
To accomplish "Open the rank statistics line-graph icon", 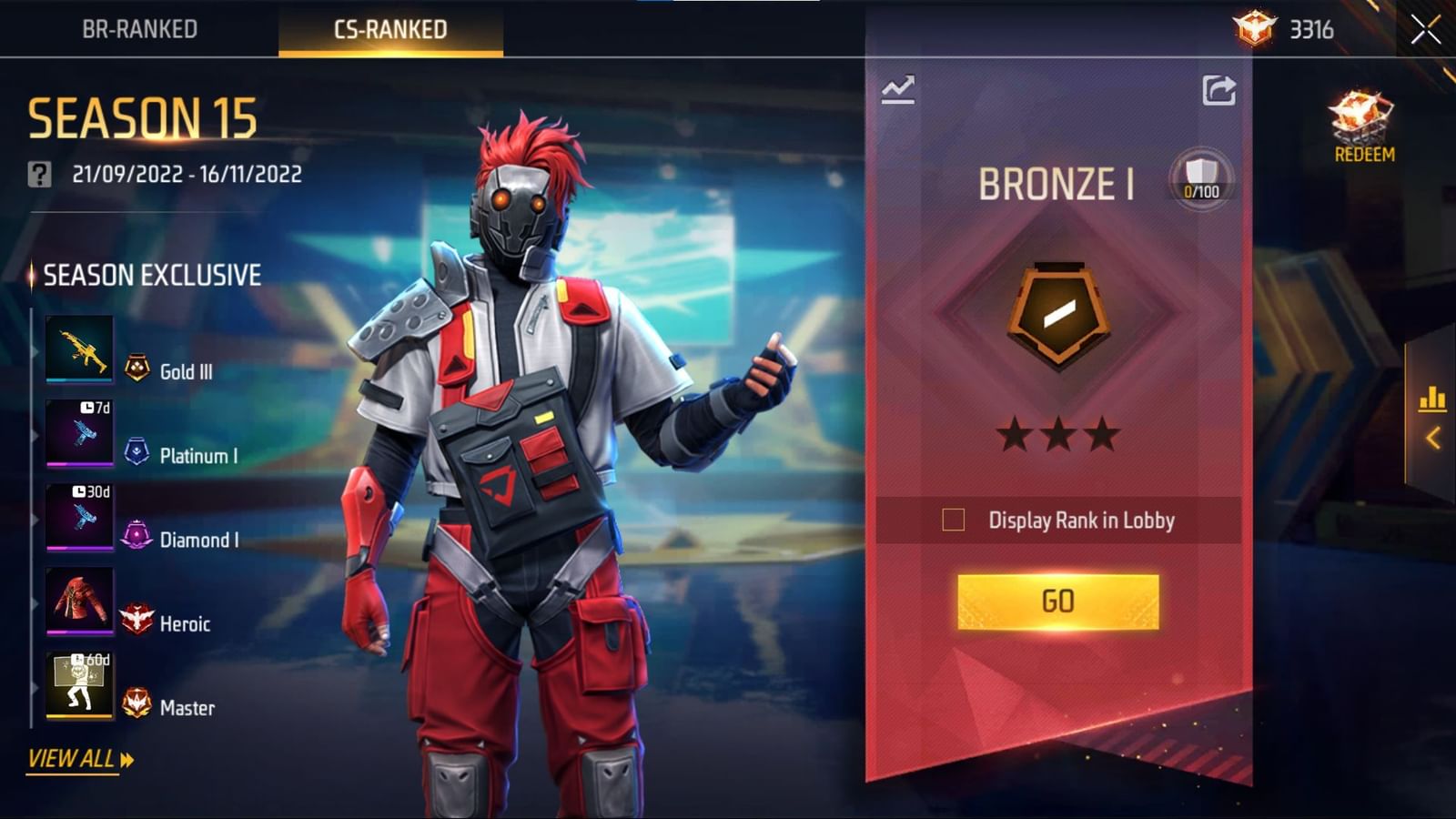I will [896, 88].
